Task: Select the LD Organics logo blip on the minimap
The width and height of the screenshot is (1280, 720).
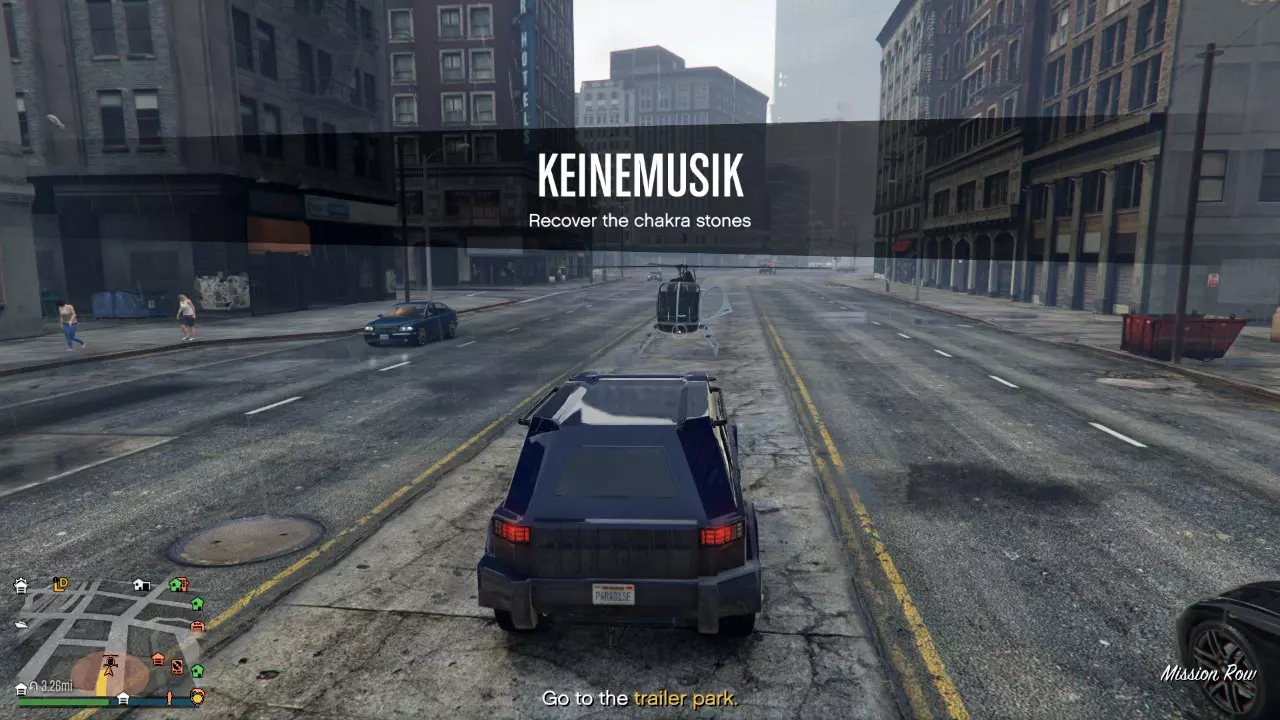Action: tap(59, 584)
